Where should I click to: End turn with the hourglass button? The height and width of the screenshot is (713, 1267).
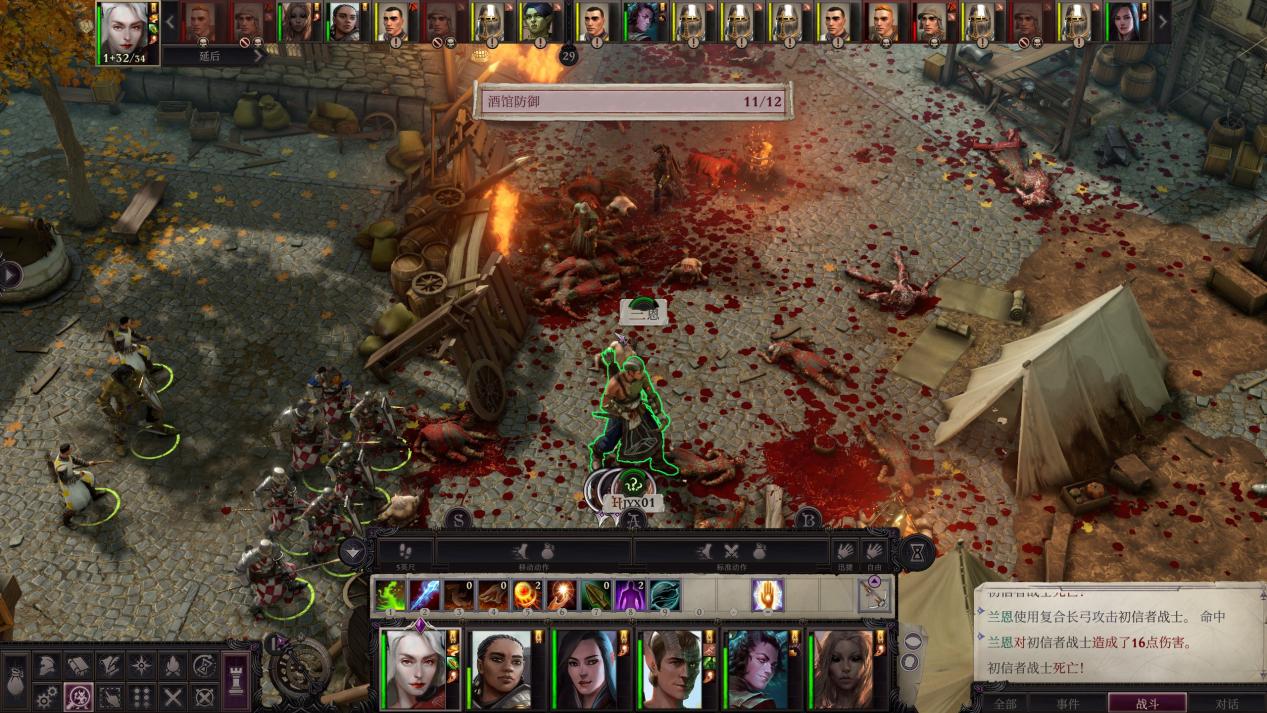tap(916, 552)
